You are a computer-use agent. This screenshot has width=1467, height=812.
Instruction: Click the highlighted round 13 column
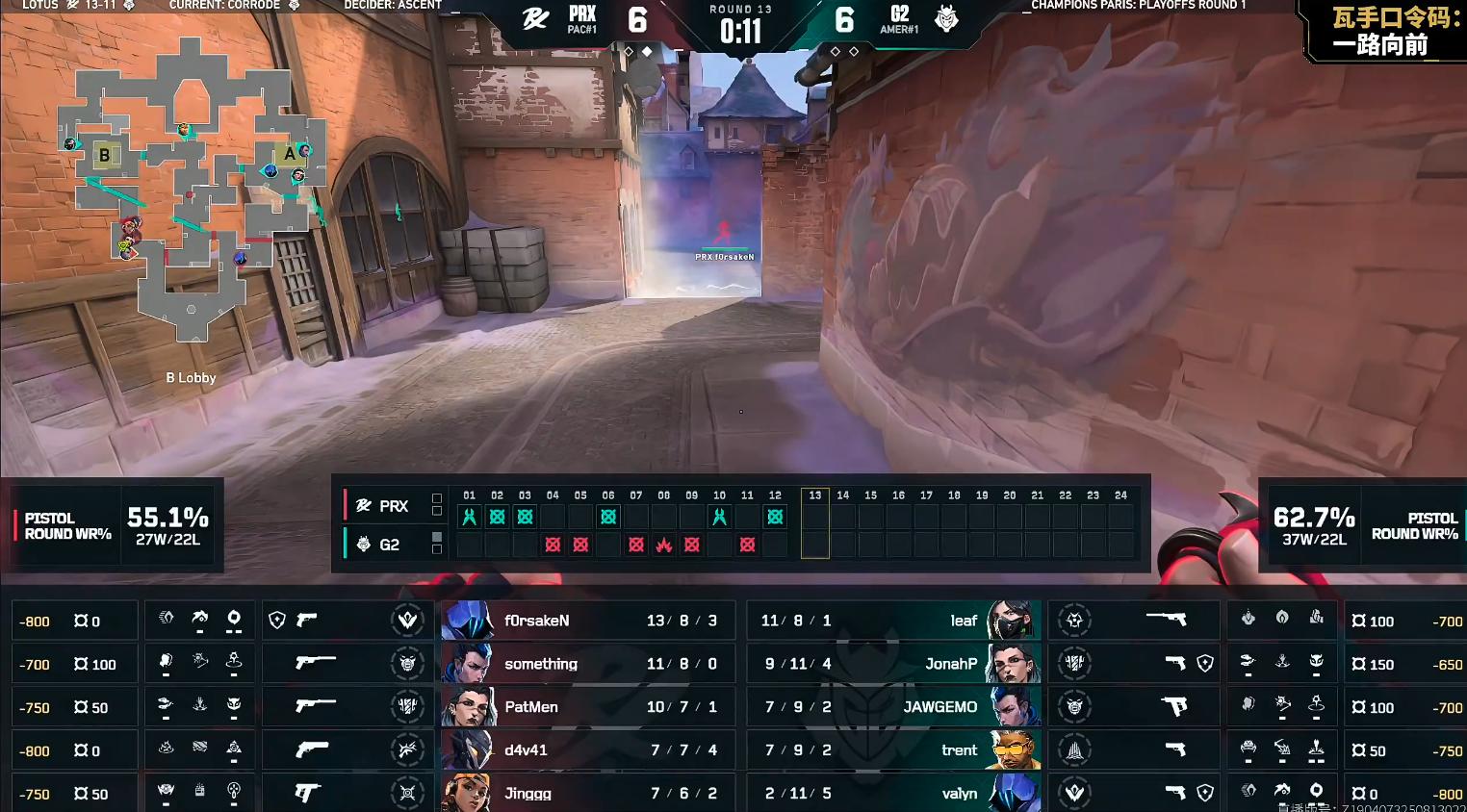pyautogui.click(x=815, y=523)
